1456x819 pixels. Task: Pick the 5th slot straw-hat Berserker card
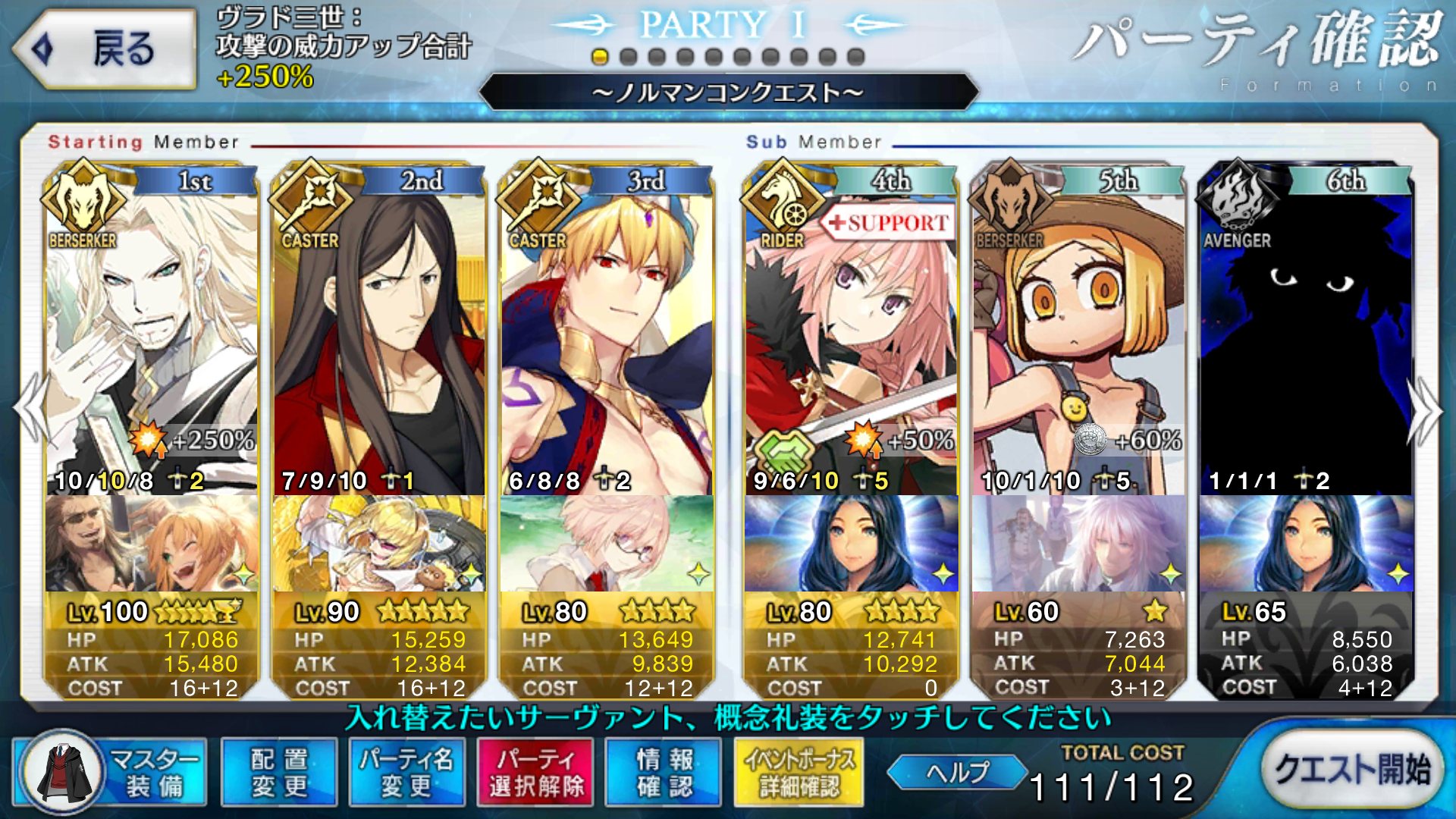coord(1078,334)
